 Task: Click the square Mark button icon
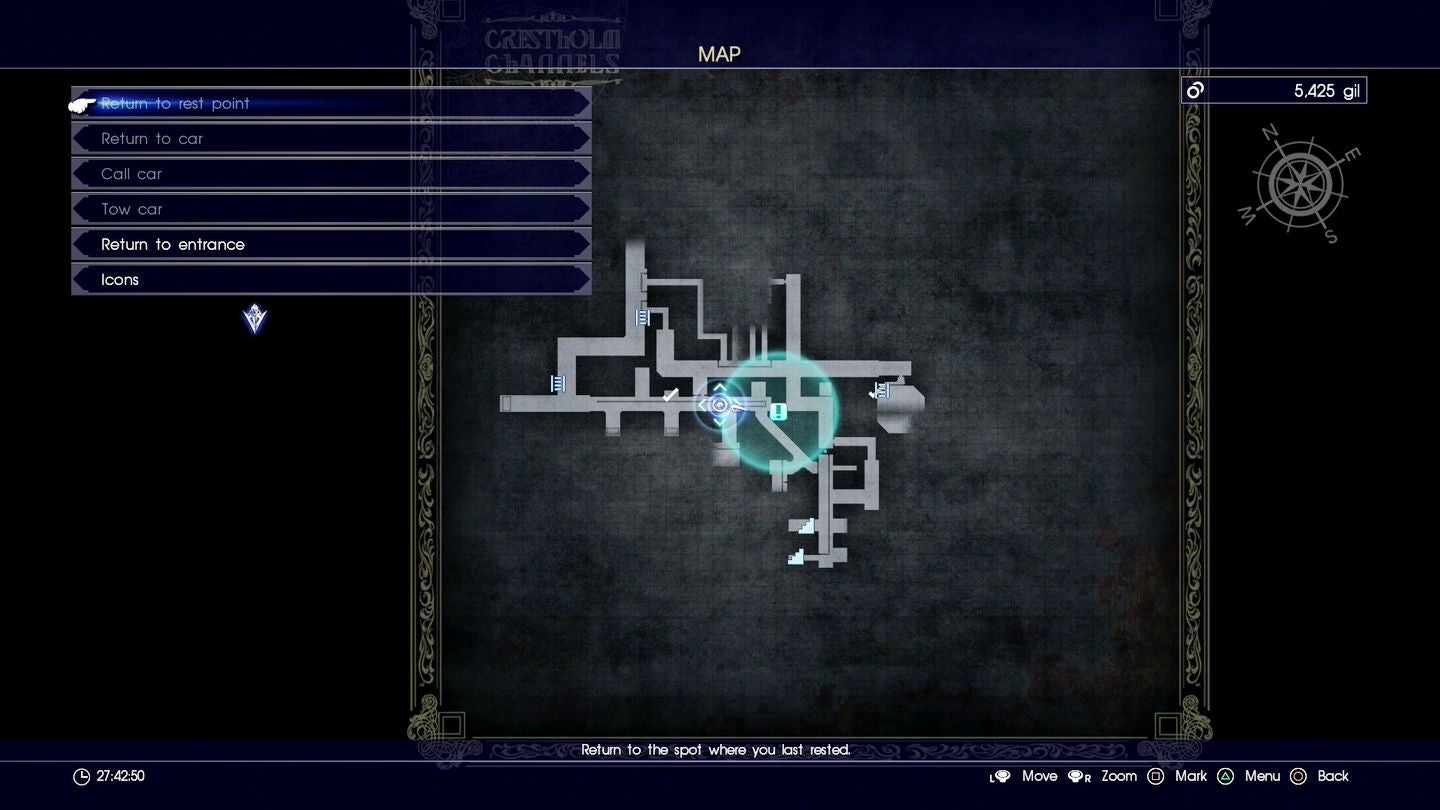pos(1156,776)
